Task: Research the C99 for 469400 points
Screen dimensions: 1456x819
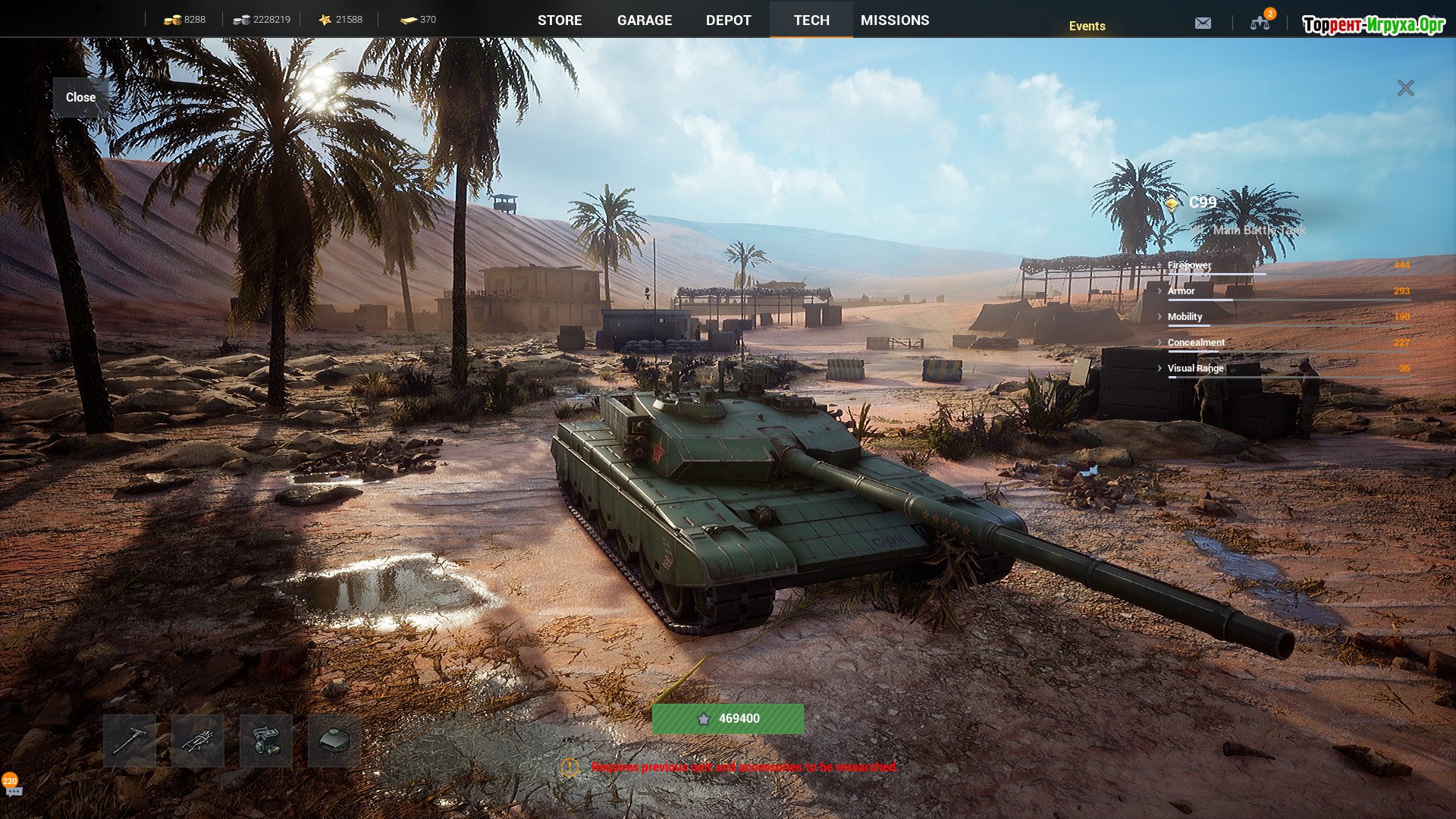Action: pyautogui.click(x=728, y=718)
